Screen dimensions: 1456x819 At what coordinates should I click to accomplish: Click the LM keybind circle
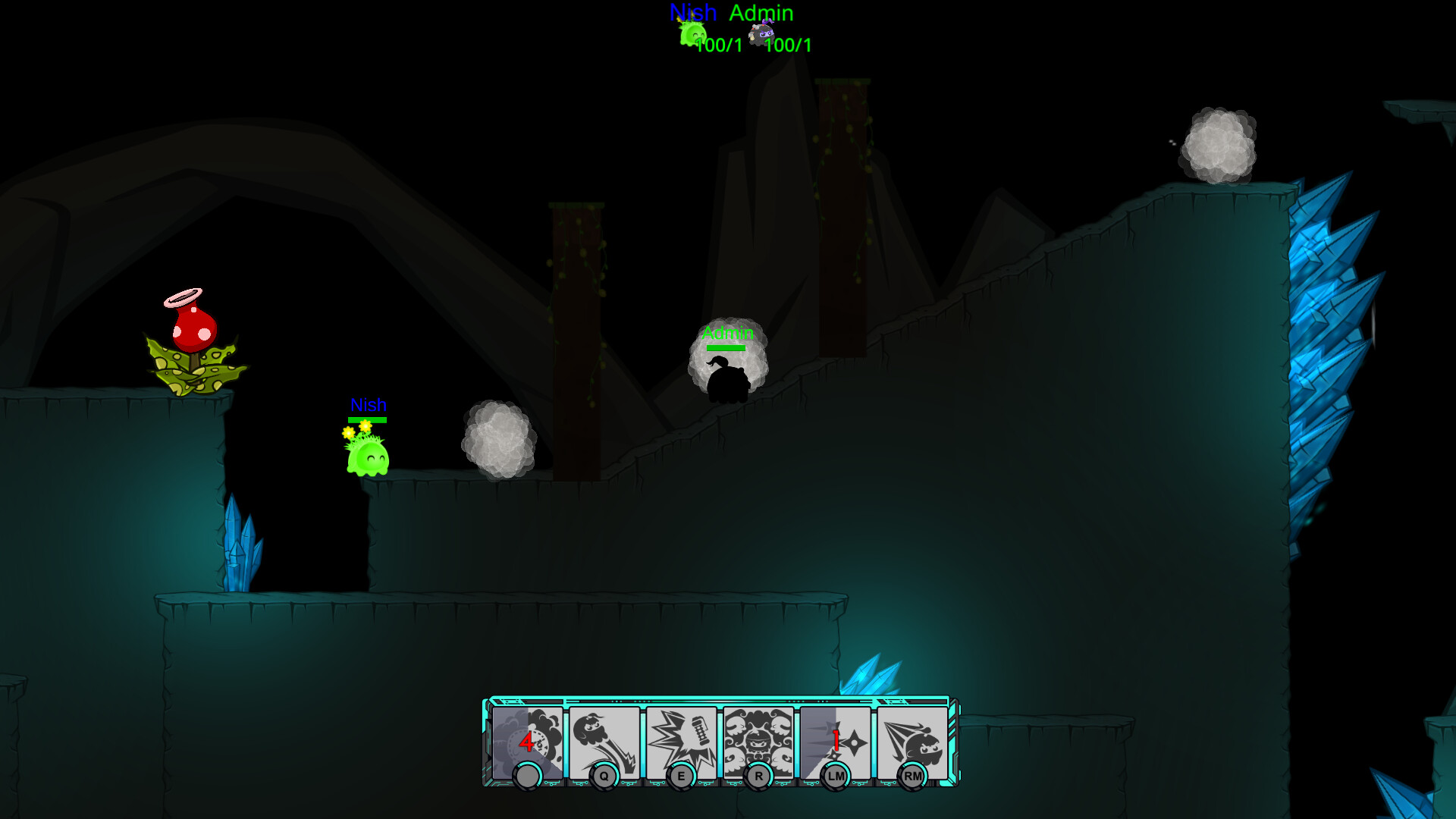(x=835, y=776)
